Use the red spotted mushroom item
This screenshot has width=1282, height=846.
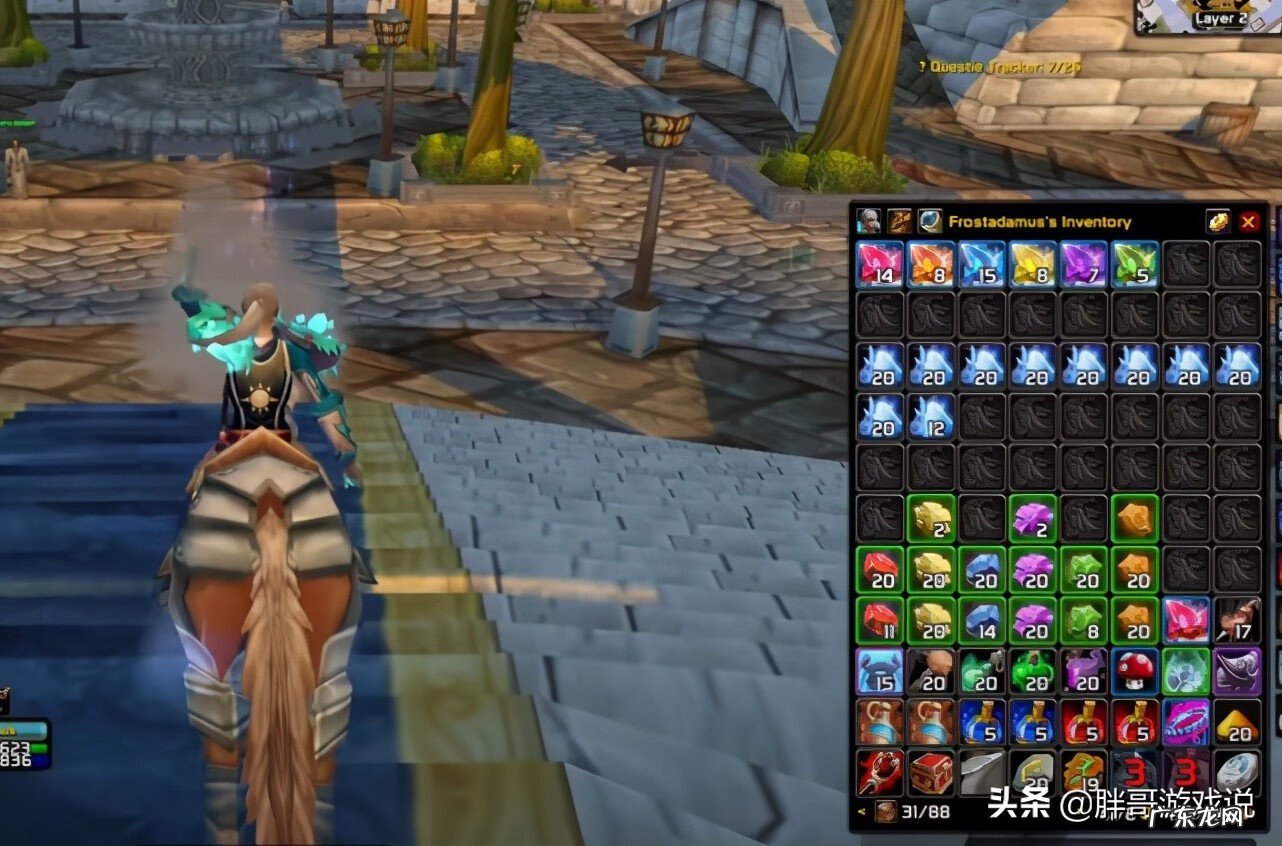click(x=1136, y=672)
